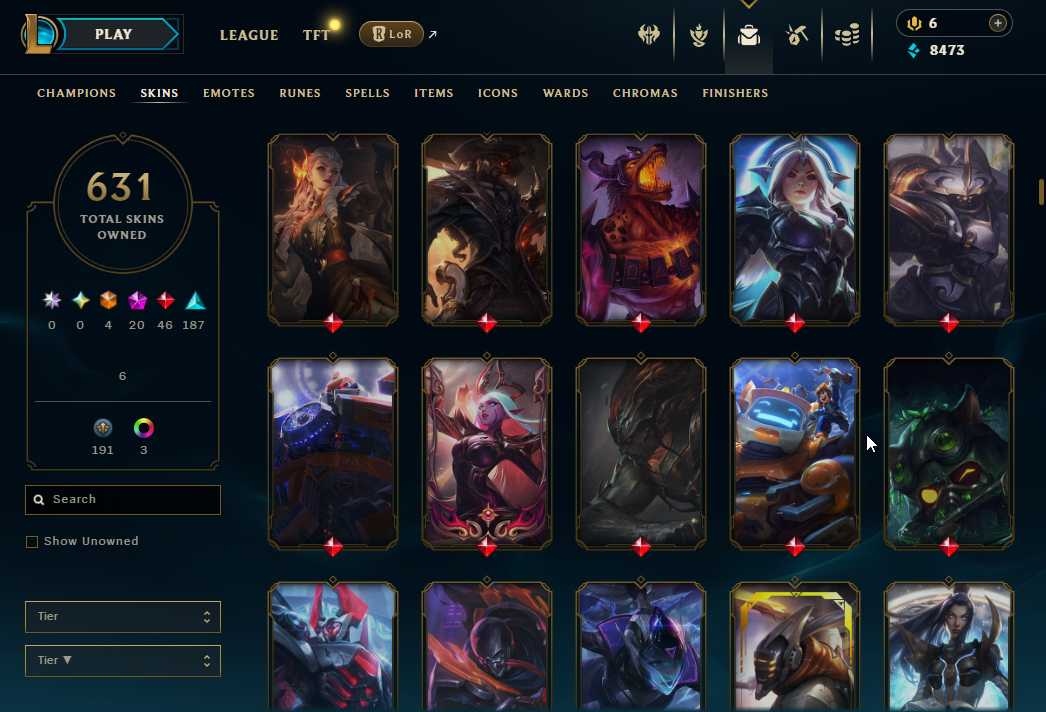Click the PLAY button
This screenshot has height=712, width=1046.
114,34
